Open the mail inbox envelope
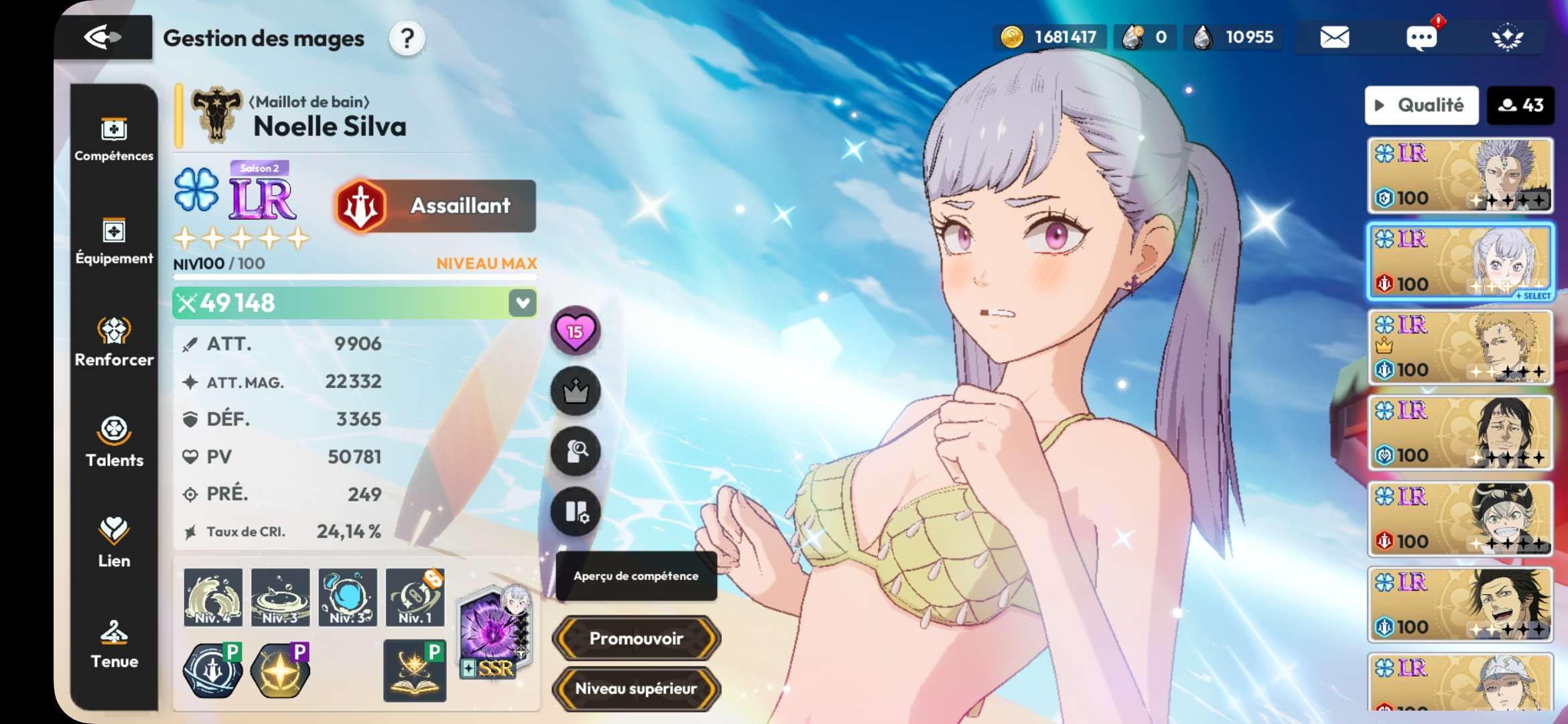 coord(1334,37)
